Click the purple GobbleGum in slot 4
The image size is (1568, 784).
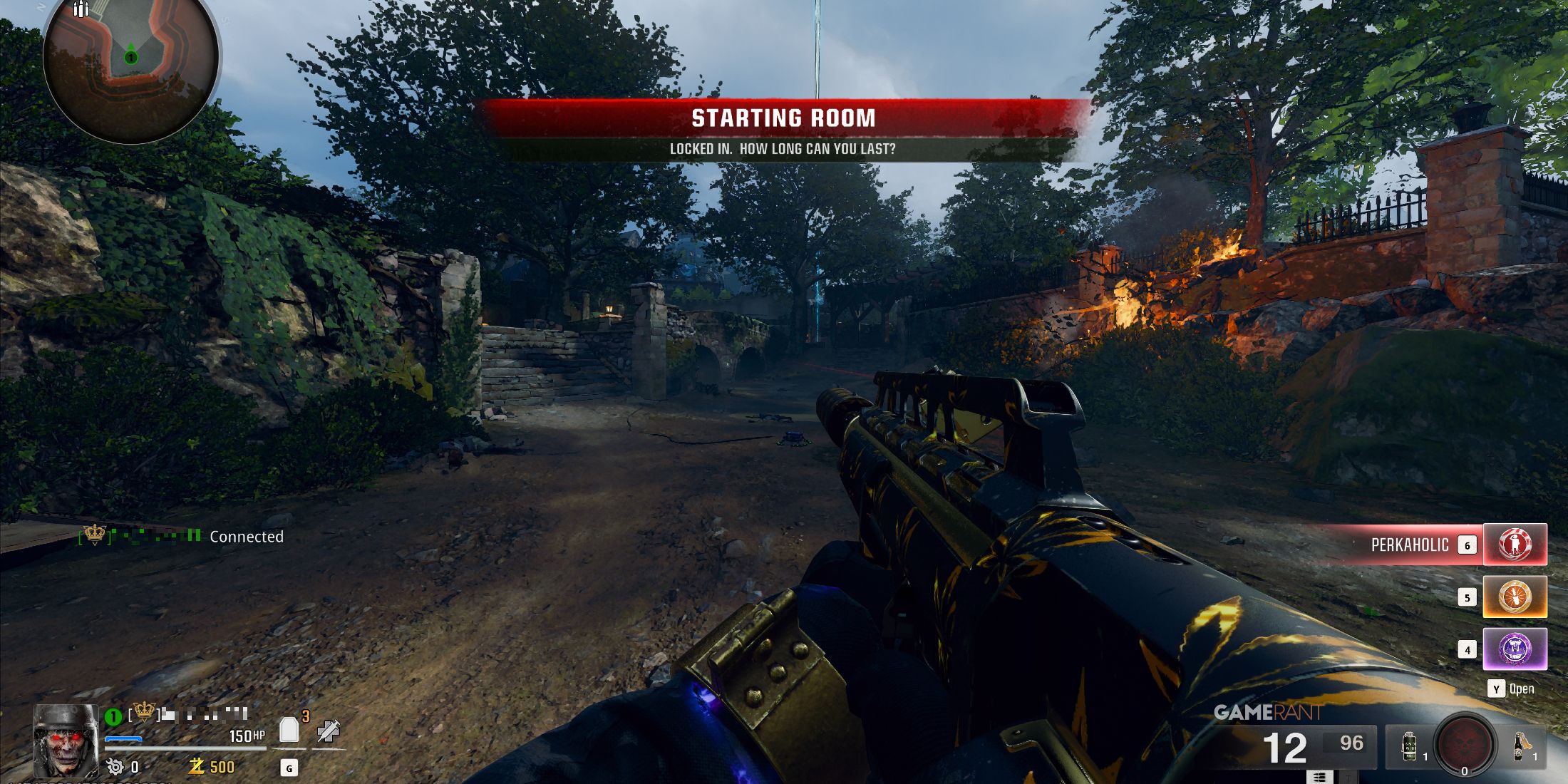[x=1515, y=649]
